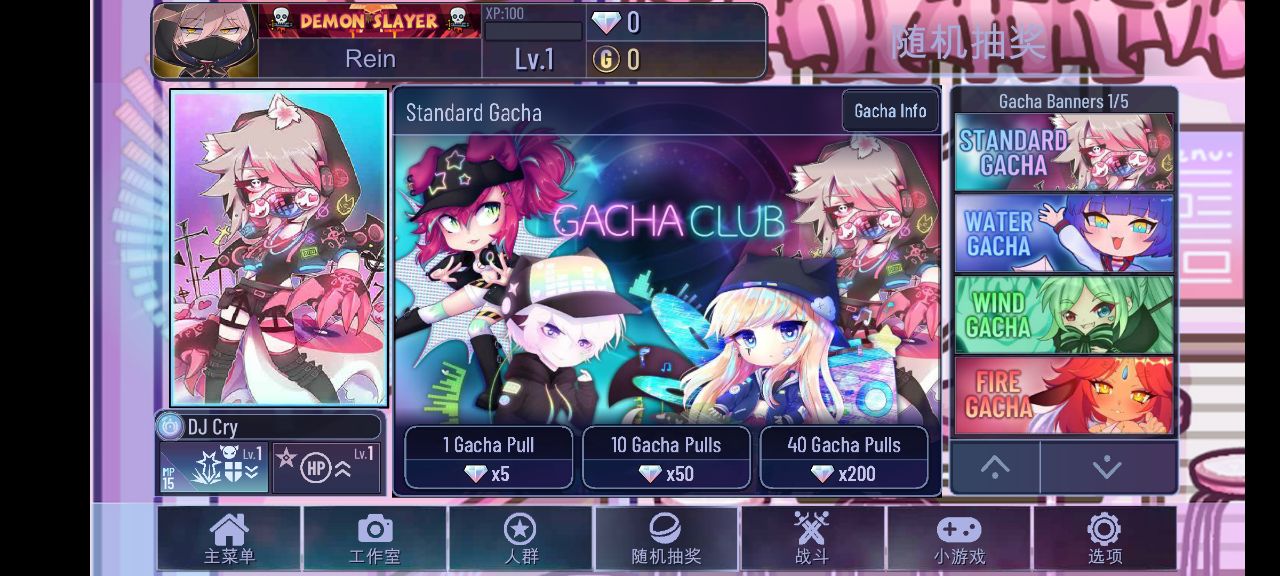Enter the 战斗 battle mode
This screenshot has height=576, width=1280.
pyautogui.click(x=812, y=539)
